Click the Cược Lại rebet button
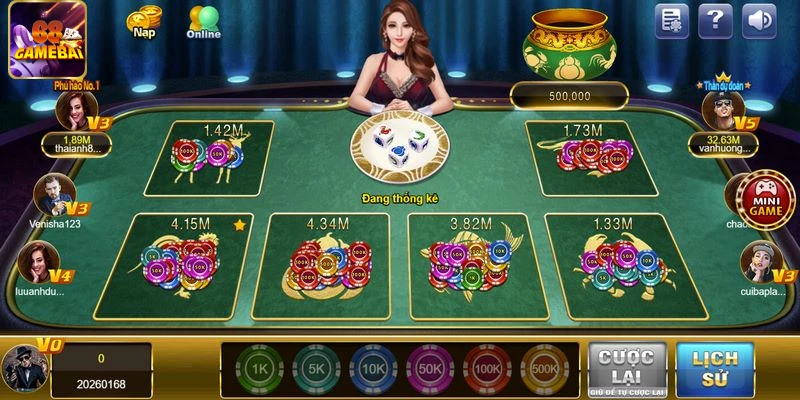 tap(627, 369)
